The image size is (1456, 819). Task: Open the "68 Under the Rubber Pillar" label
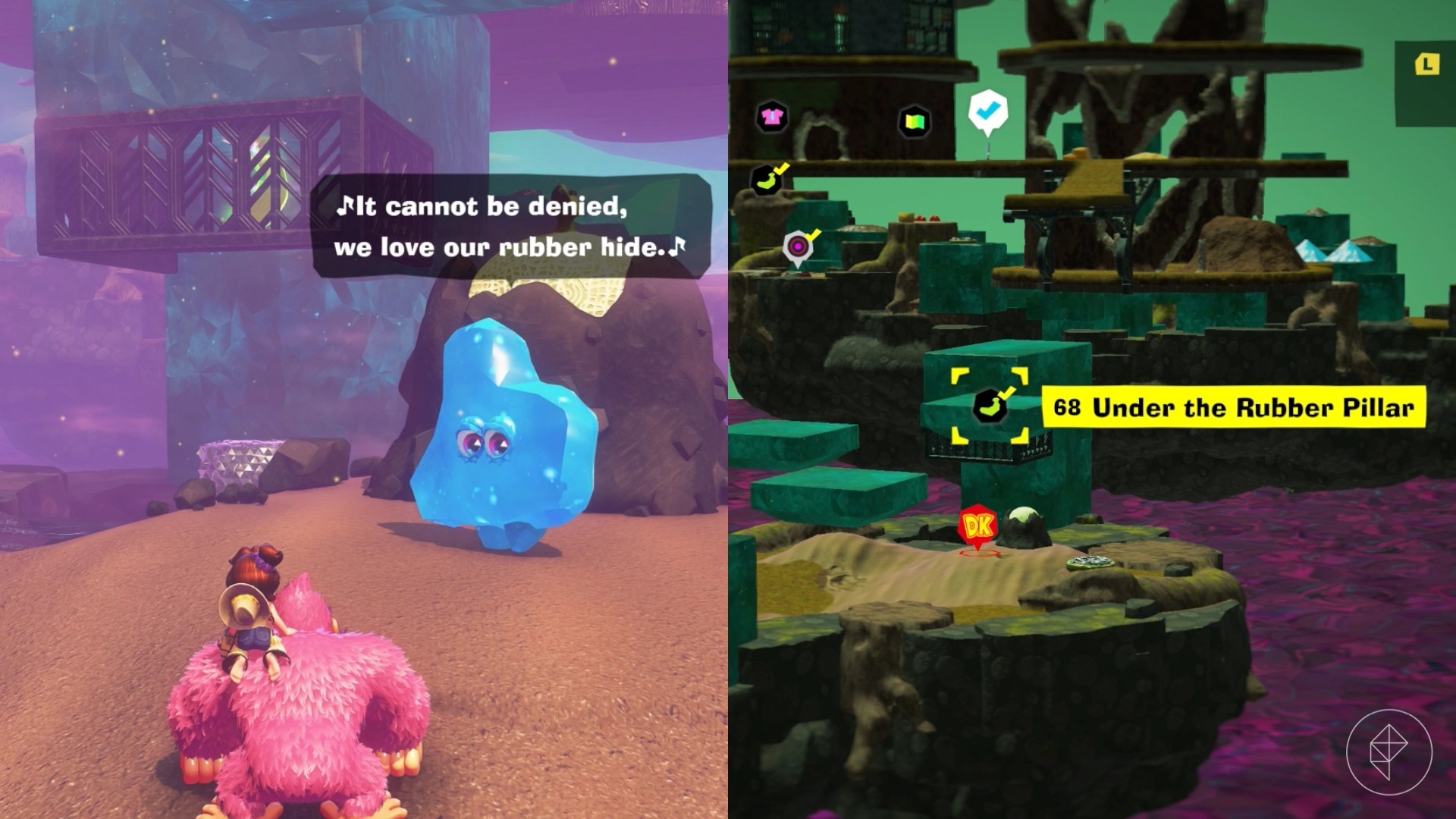[1233, 407]
